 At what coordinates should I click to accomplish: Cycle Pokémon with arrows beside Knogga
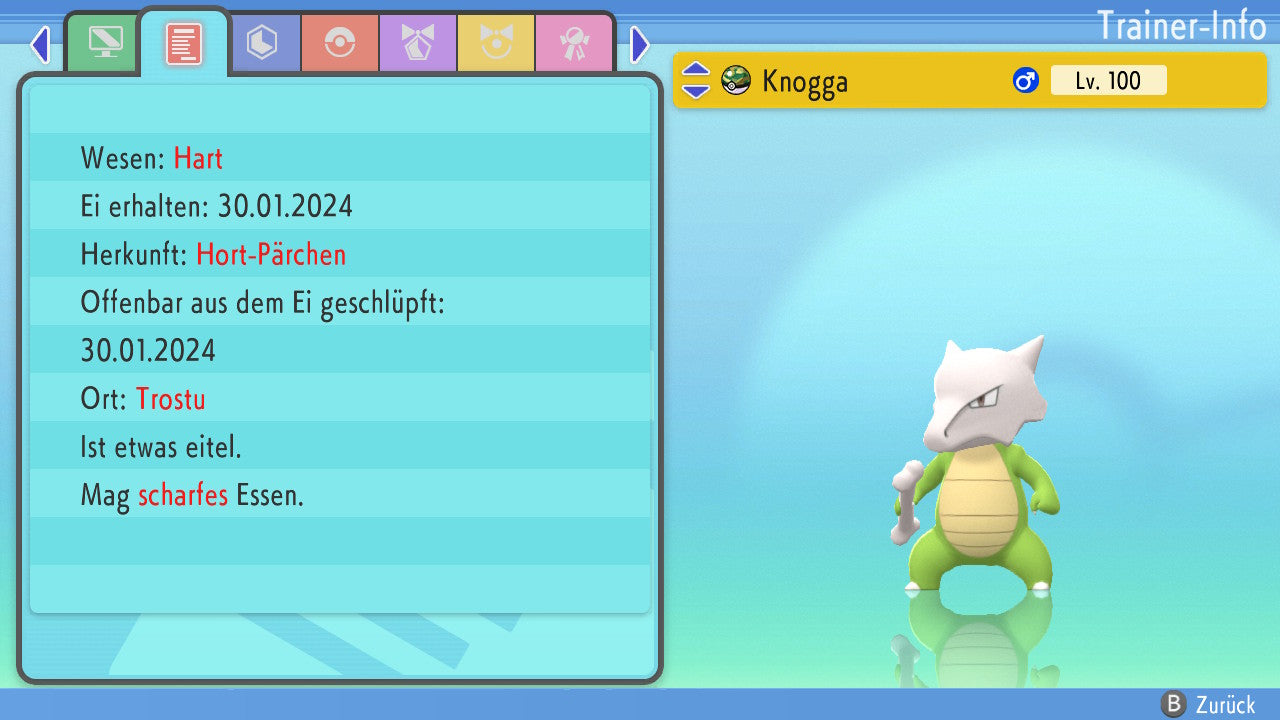pyautogui.click(x=696, y=80)
